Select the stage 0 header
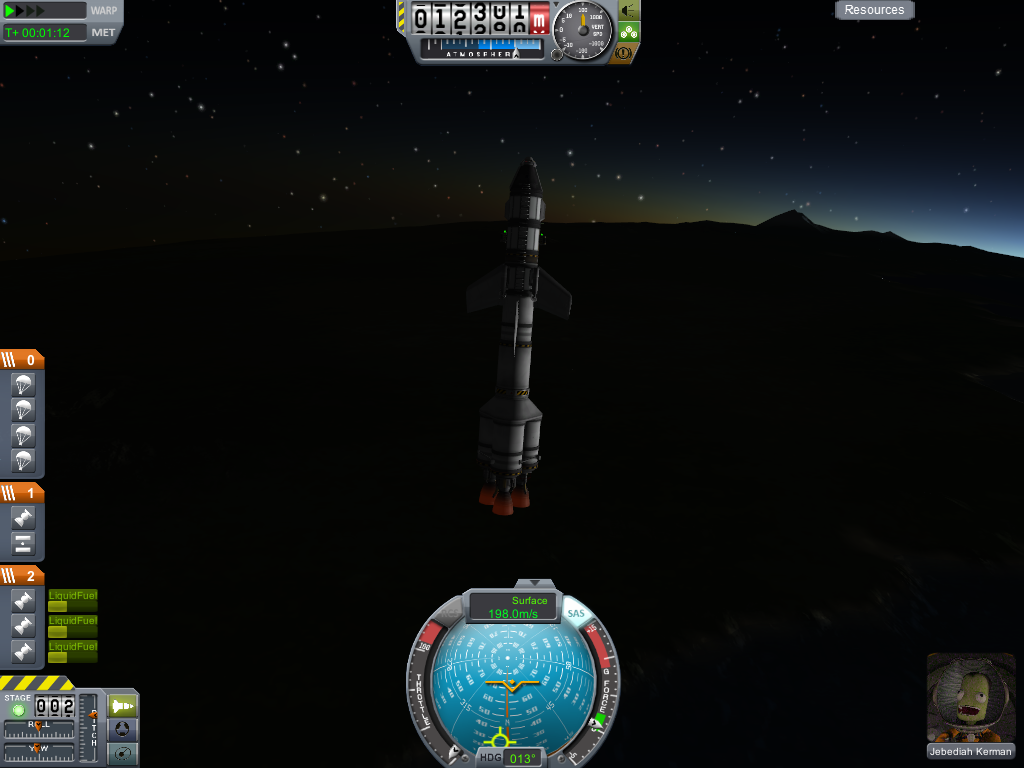Image resolution: width=1024 pixels, height=768 pixels. pos(22,360)
